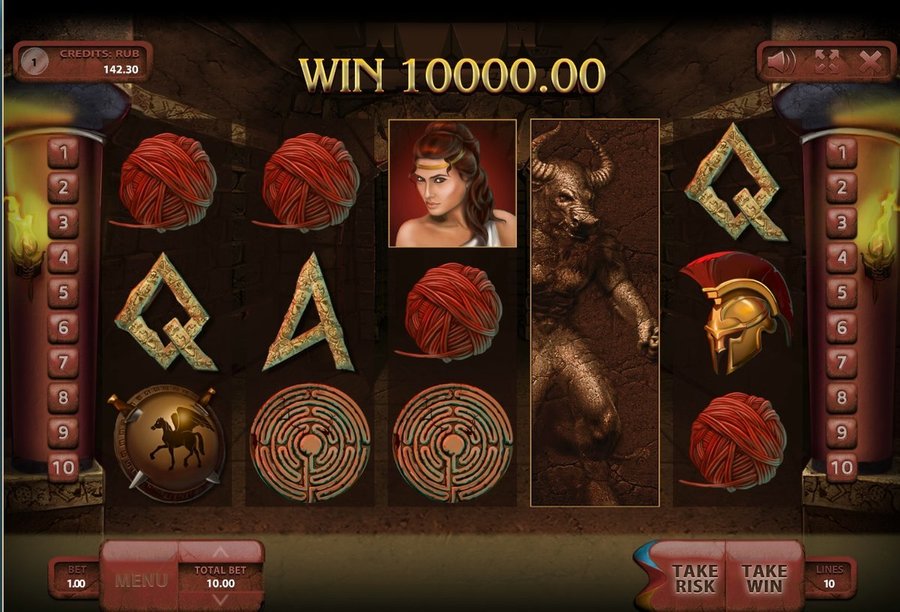Screen dimensions: 900x612
Task: Decrease total bet with the down arrow
Action: pyautogui.click(x=221, y=600)
